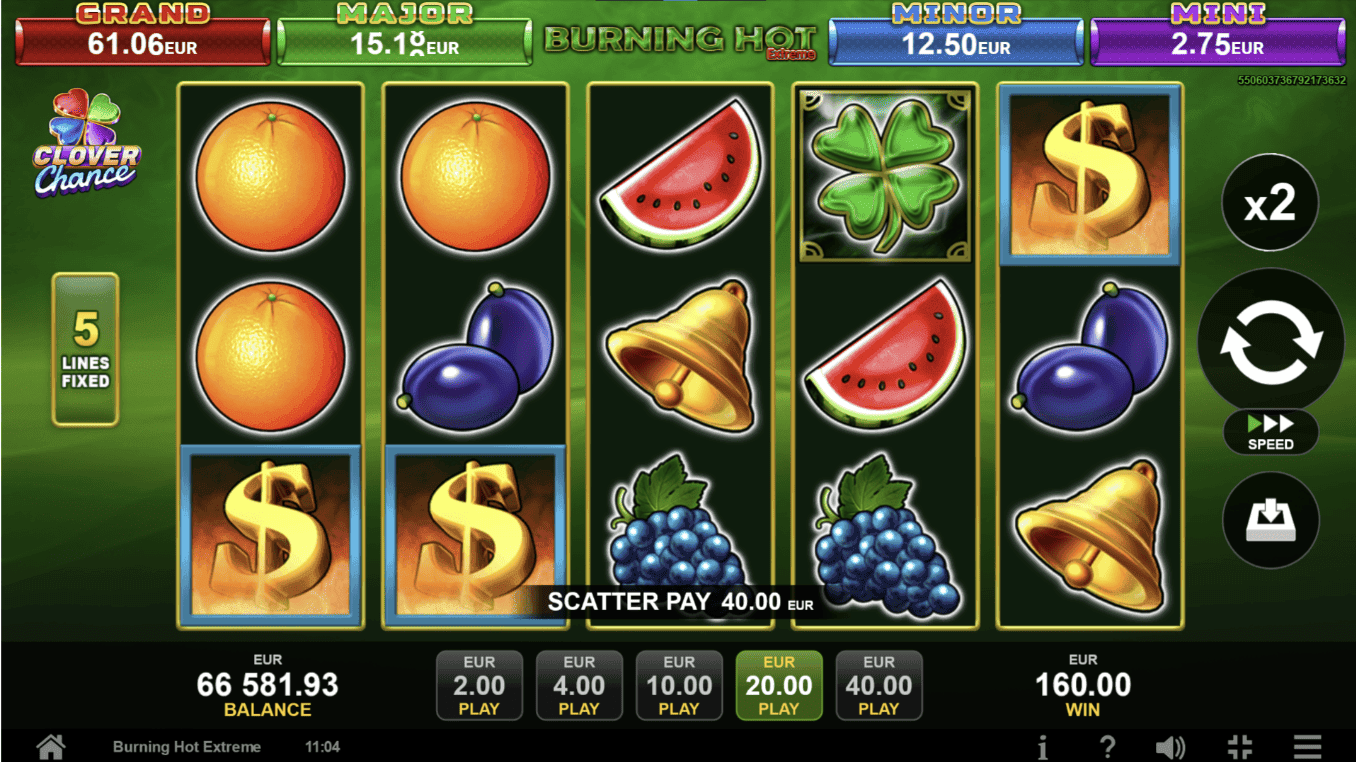
Task: Spin the reels with the circular arrows button
Action: point(1270,340)
